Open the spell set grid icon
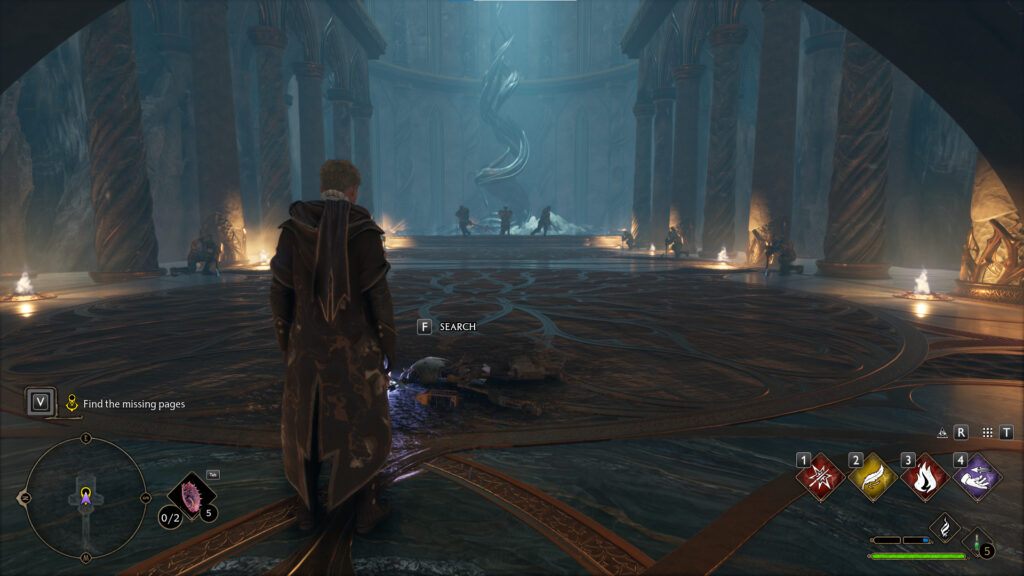Screen dimensions: 1024x576 point(987,433)
